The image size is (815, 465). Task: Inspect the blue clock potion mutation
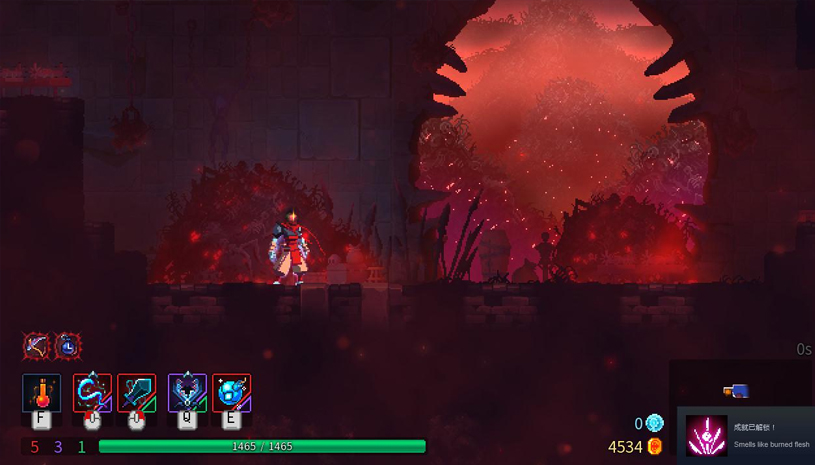pyautogui.click(x=68, y=346)
